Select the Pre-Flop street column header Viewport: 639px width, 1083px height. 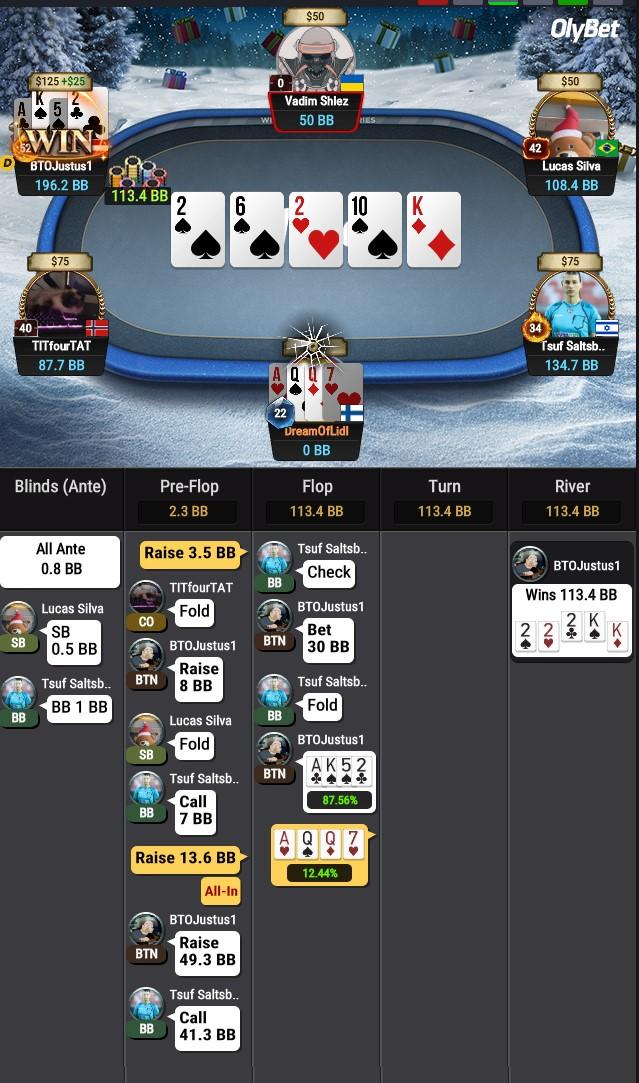189,487
